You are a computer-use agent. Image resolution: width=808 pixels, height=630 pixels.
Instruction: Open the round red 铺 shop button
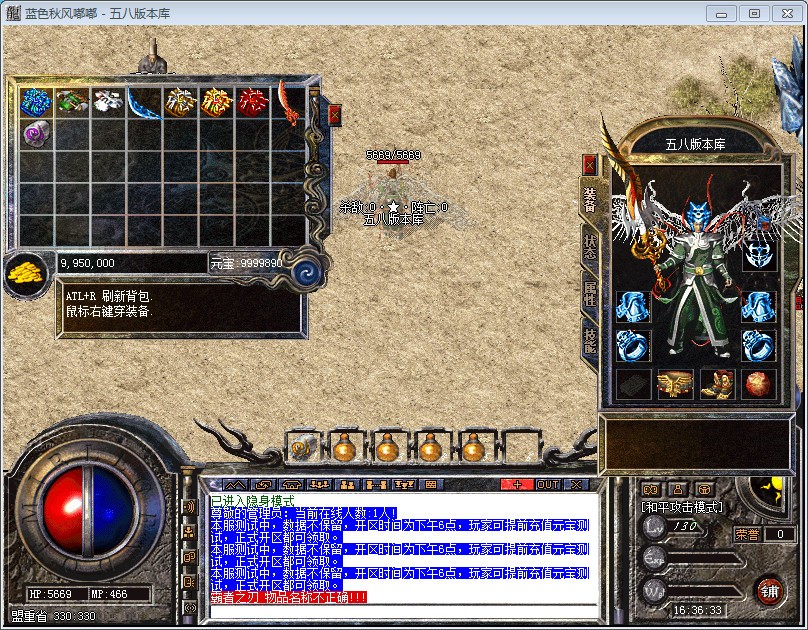point(769,590)
